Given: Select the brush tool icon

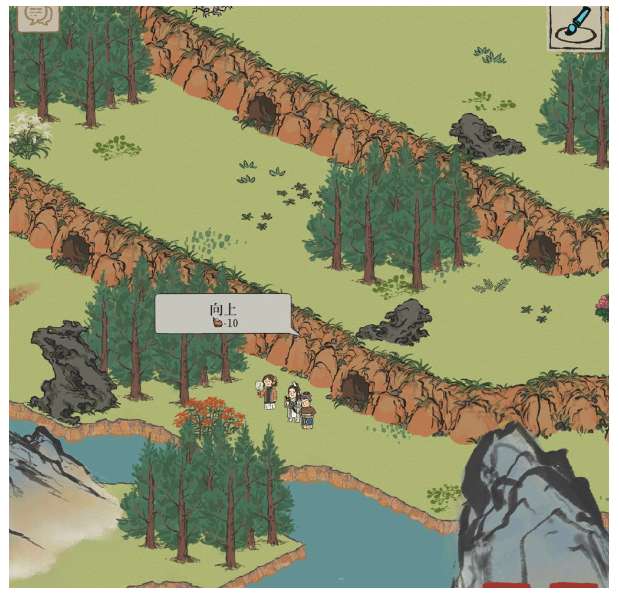Looking at the screenshot, I should click(577, 25).
